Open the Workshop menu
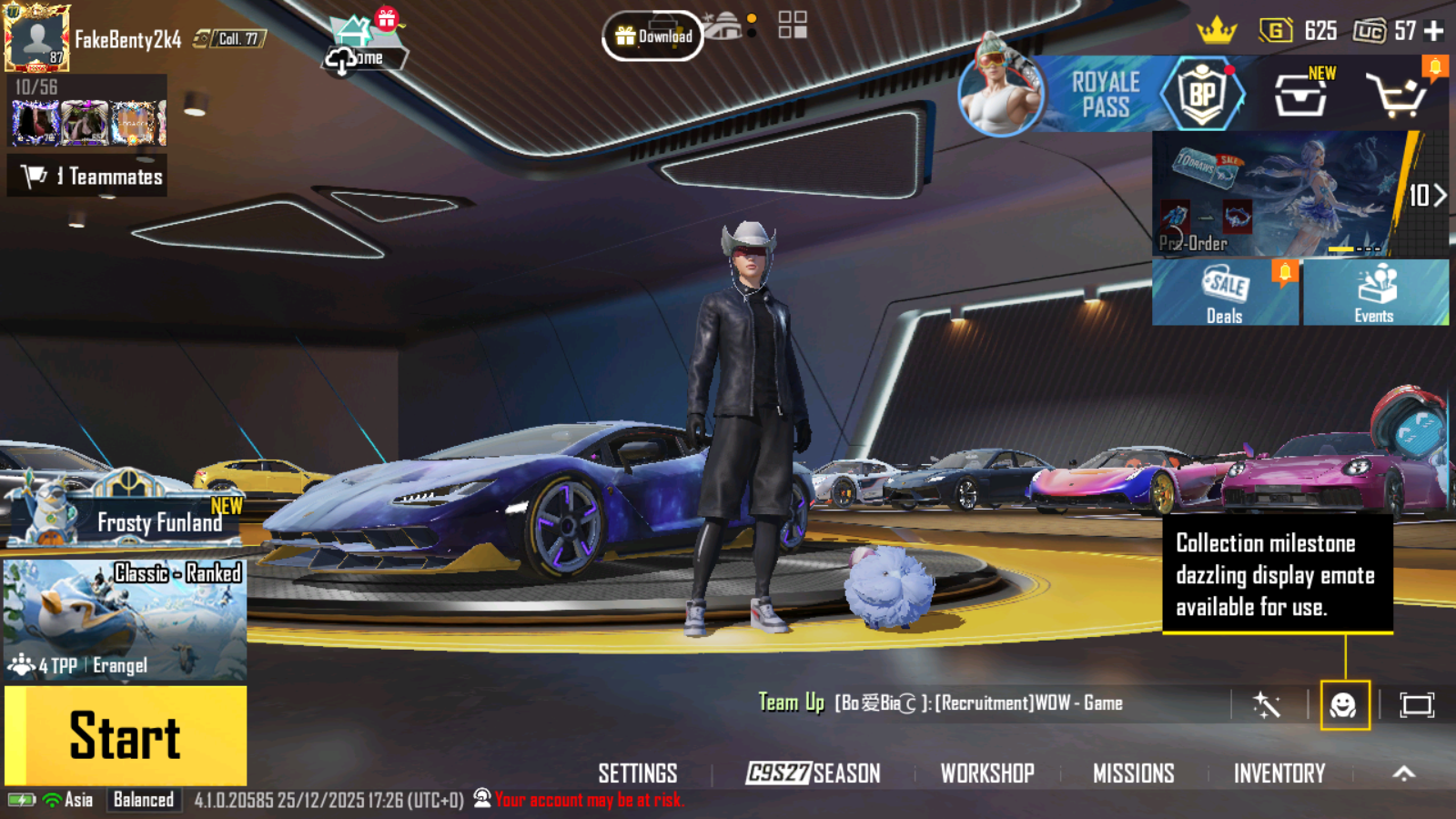This screenshot has width=1456, height=819. coord(987,773)
